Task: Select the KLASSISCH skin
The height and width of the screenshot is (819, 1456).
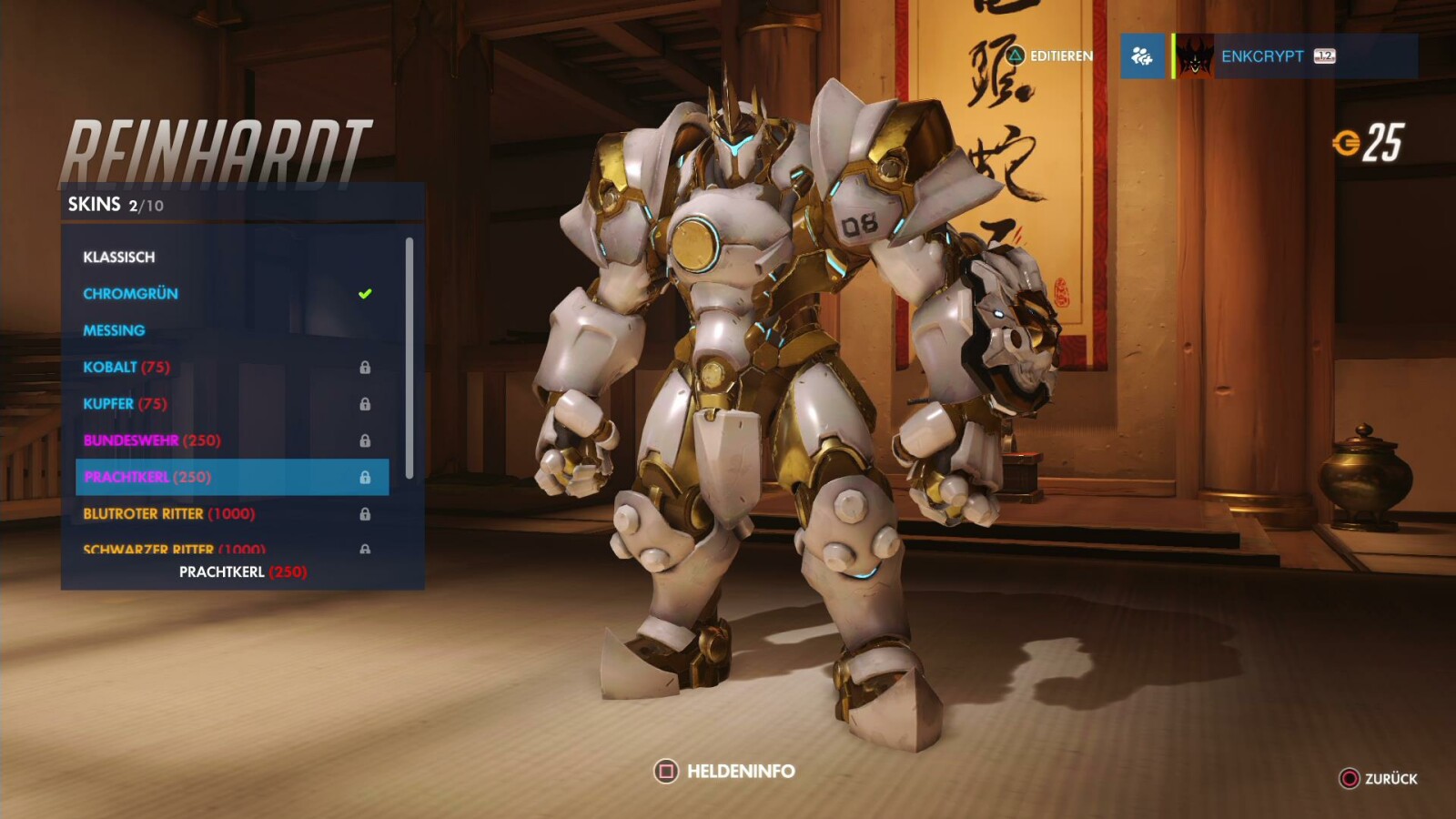Action: pos(119,257)
